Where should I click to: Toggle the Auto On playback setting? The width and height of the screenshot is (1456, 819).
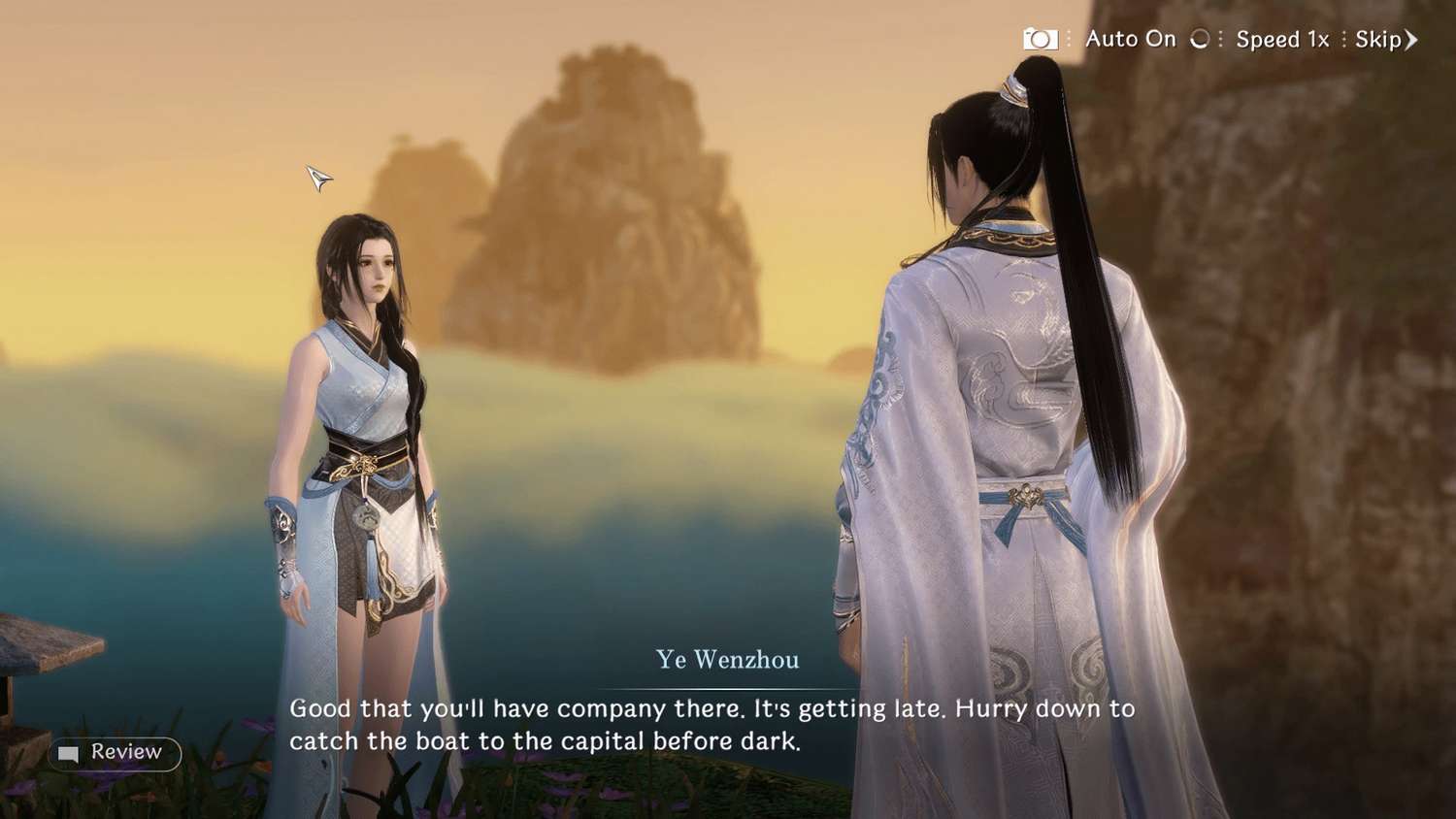click(x=1131, y=40)
